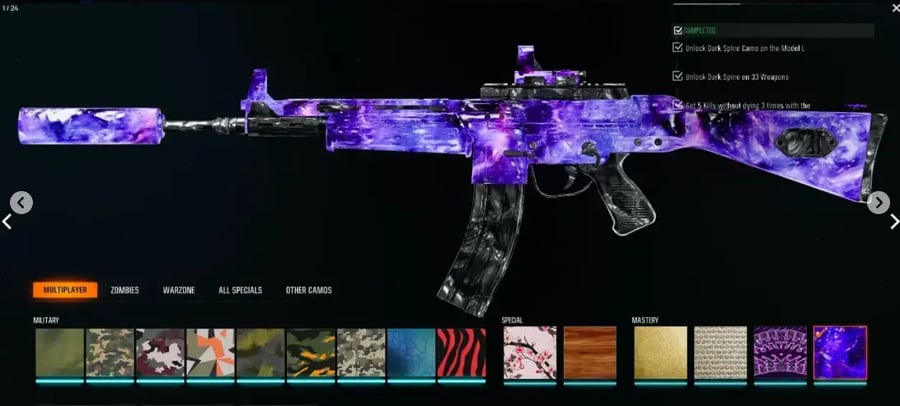Choose the purple patterned Dark Spine camo

(780, 352)
